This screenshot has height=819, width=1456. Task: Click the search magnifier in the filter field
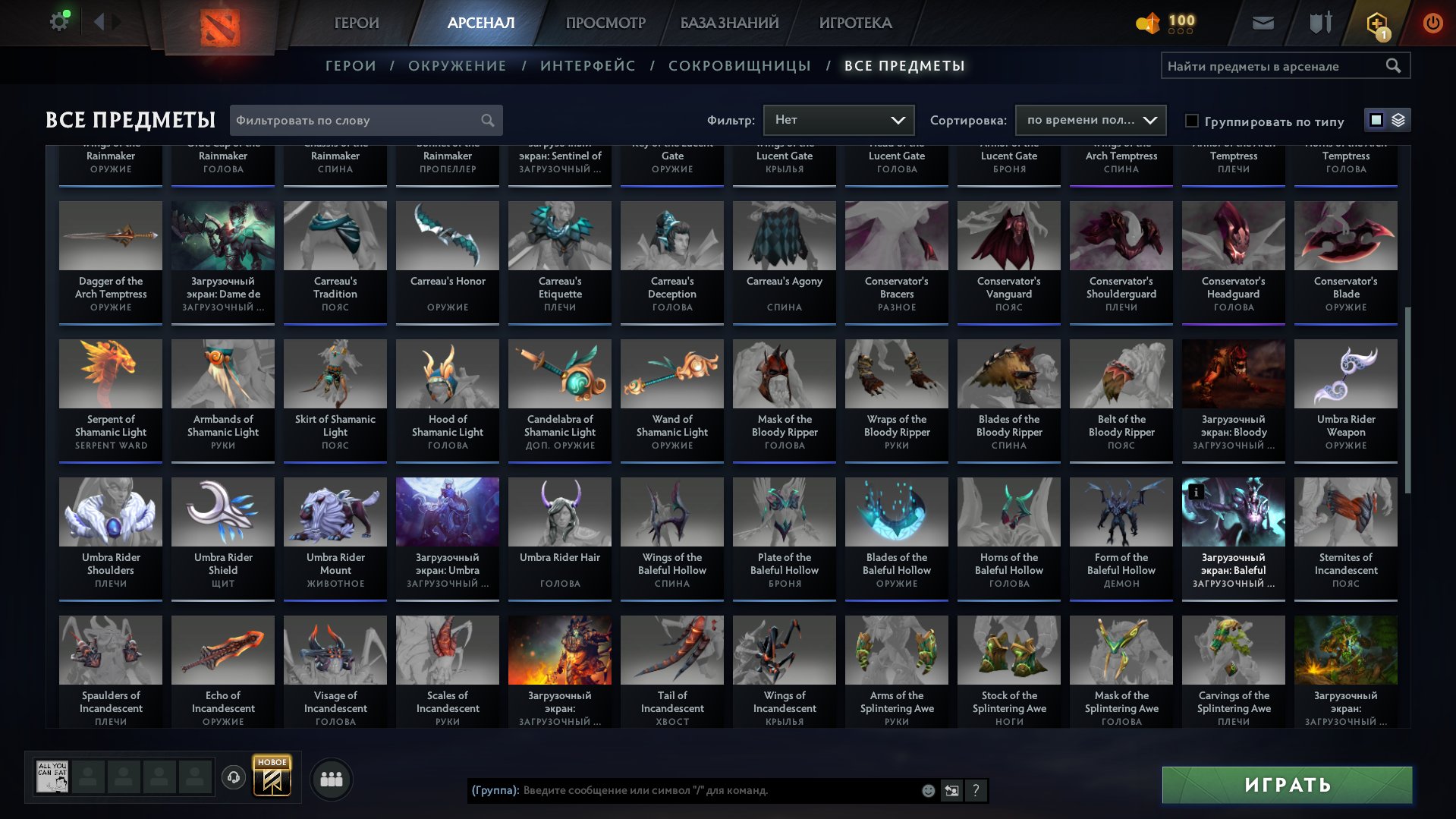pos(488,120)
